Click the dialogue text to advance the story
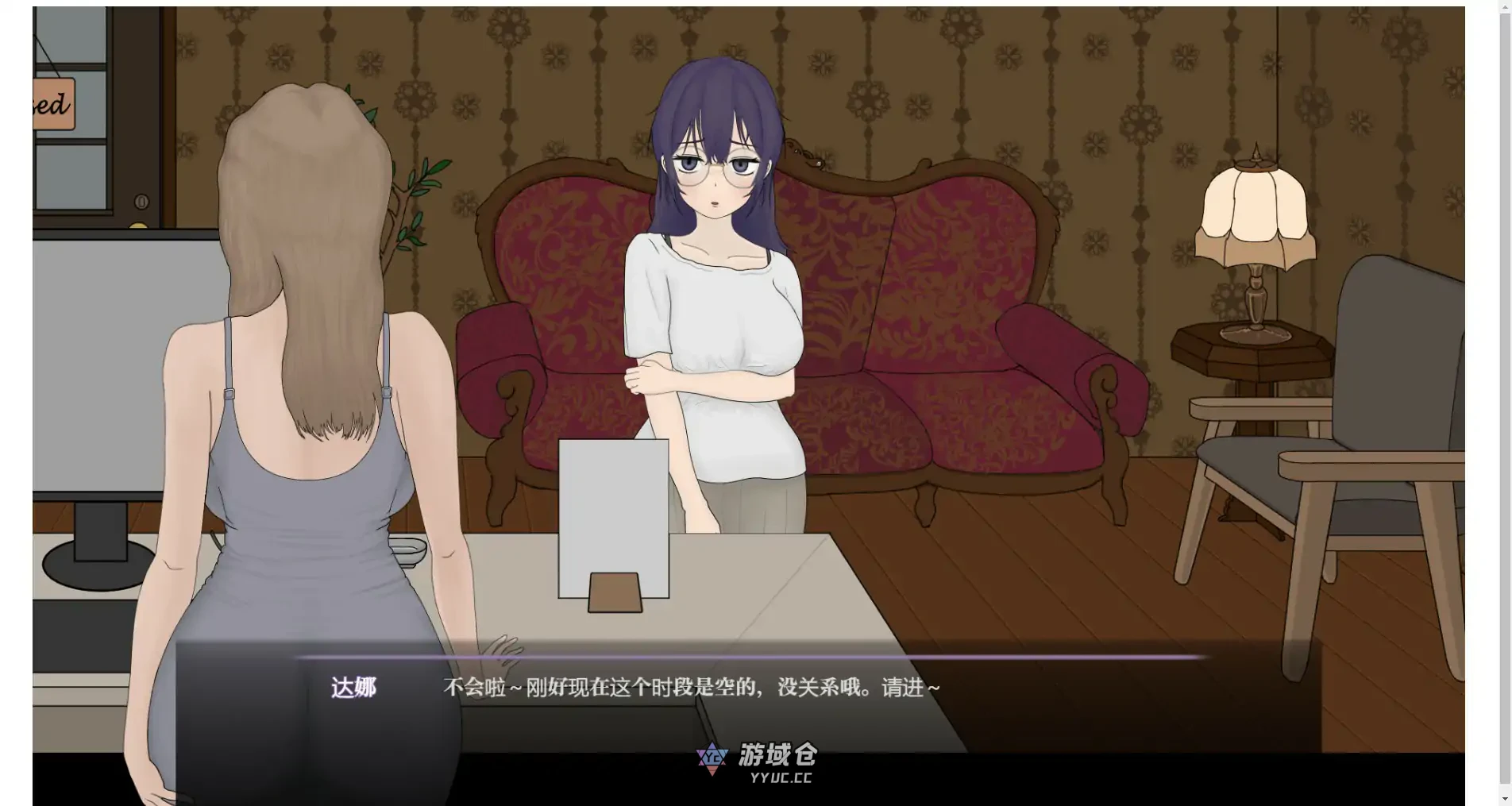The height and width of the screenshot is (806, 1512). [x=691, y=688]
